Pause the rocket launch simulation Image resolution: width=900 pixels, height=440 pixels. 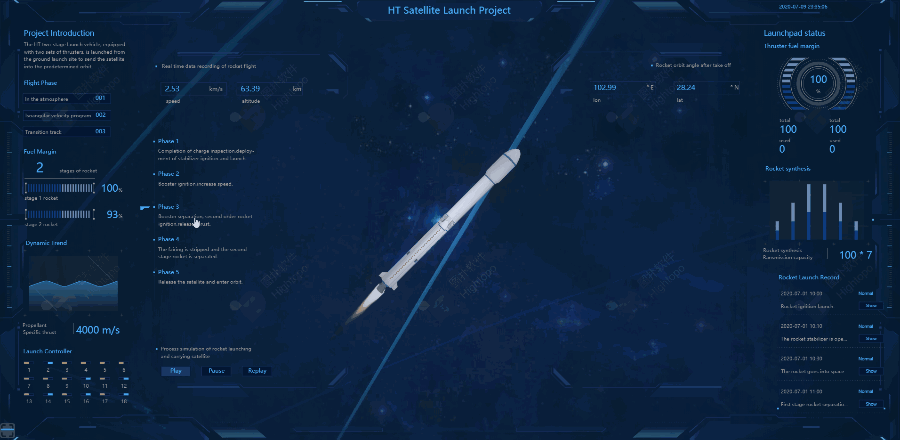pyautogui.click(x=216, y=371)
